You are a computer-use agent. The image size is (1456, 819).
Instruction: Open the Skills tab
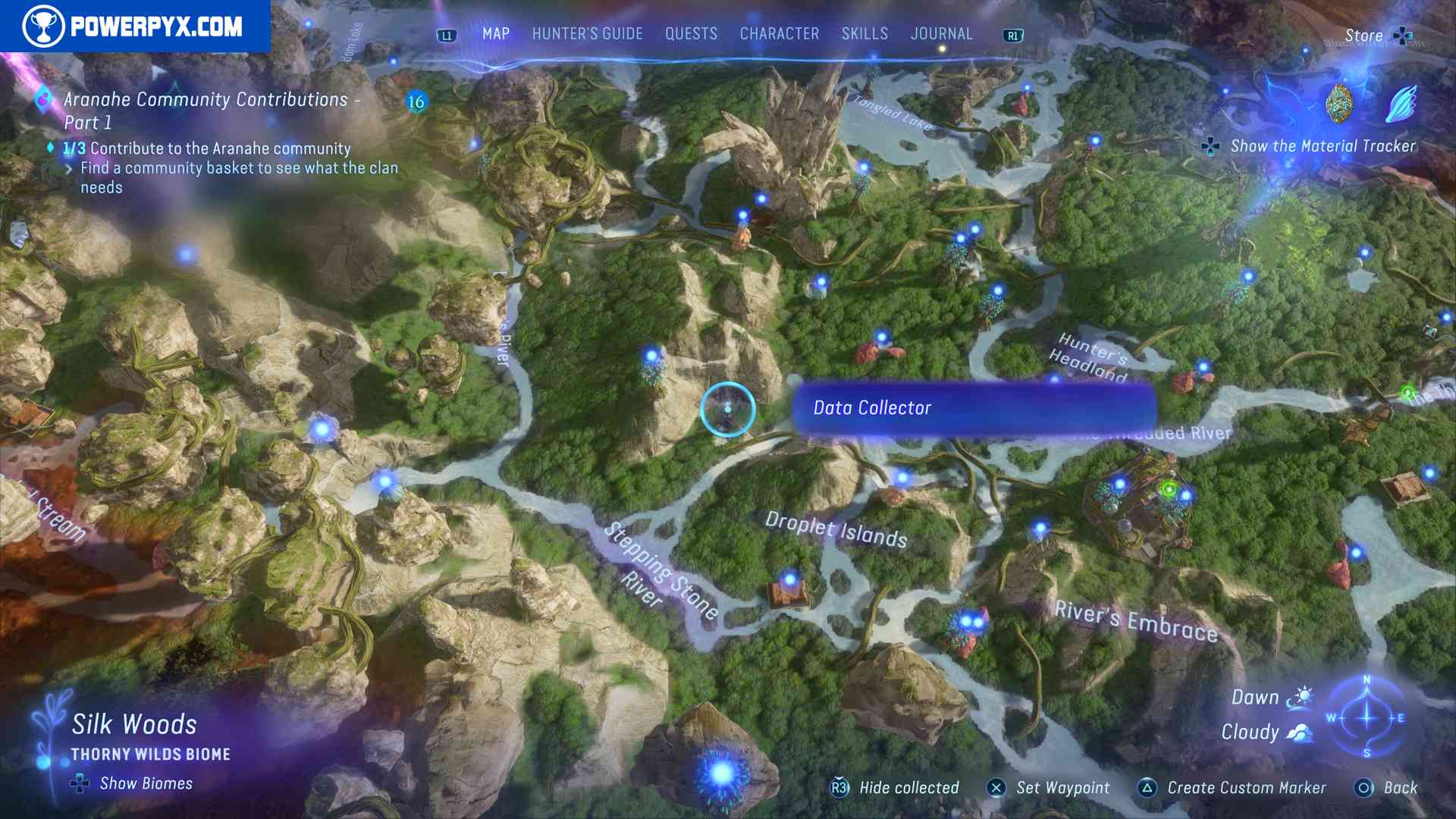pyautogui.click(x=864, y=33)
